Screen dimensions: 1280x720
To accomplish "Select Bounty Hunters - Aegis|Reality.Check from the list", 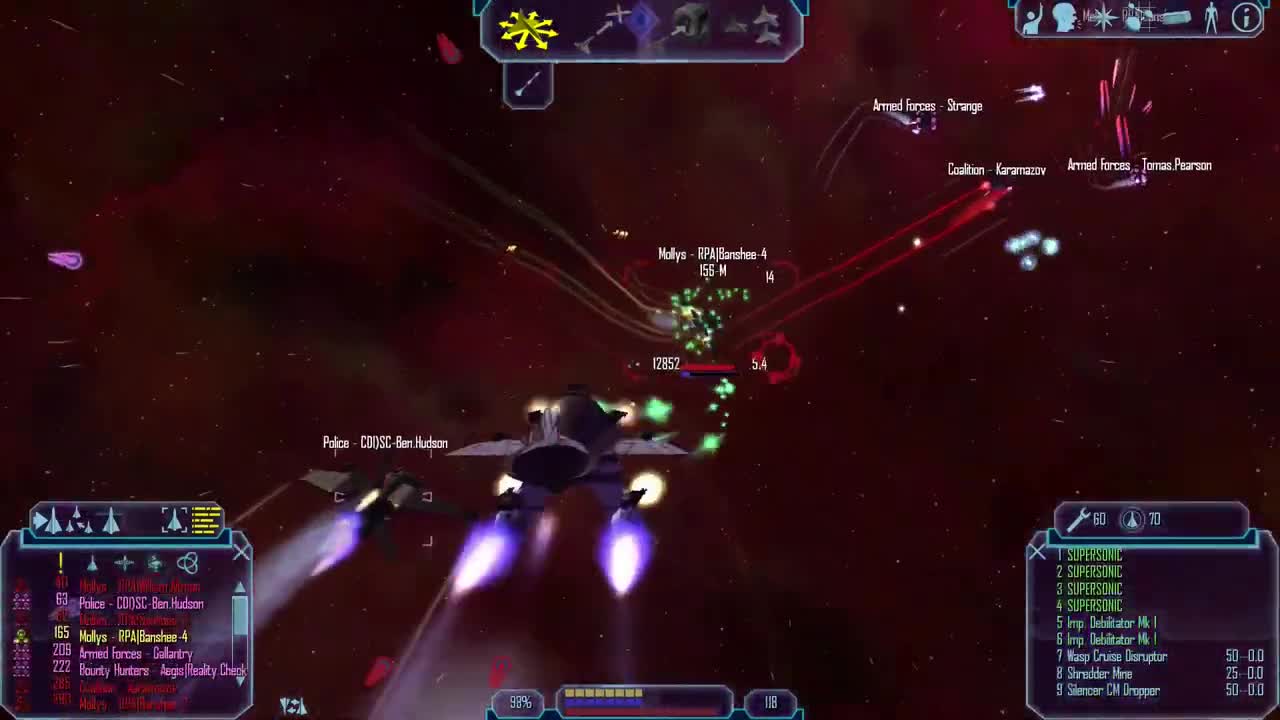I will pos(150,670).
